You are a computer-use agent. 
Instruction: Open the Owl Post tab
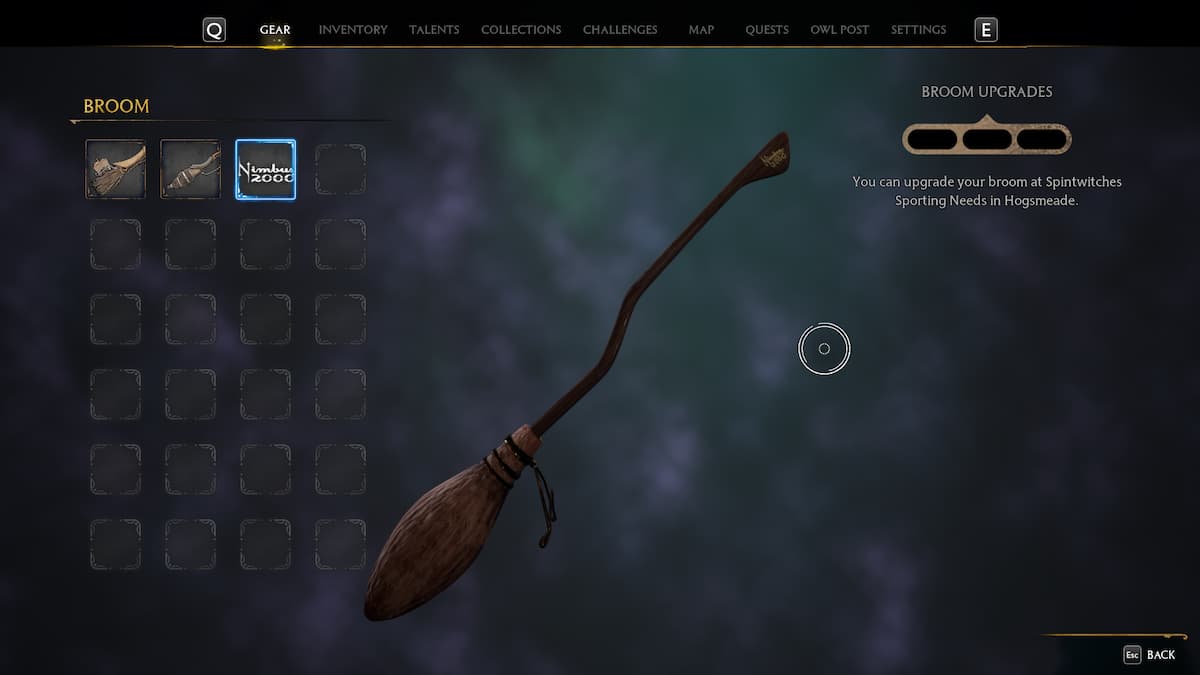[840, 30]
